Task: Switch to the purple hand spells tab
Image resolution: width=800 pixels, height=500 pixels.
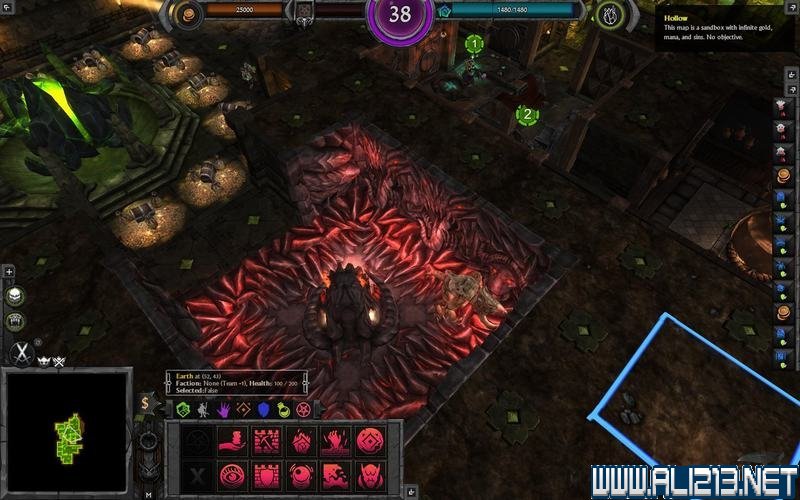Action: [x=222, y=410]
